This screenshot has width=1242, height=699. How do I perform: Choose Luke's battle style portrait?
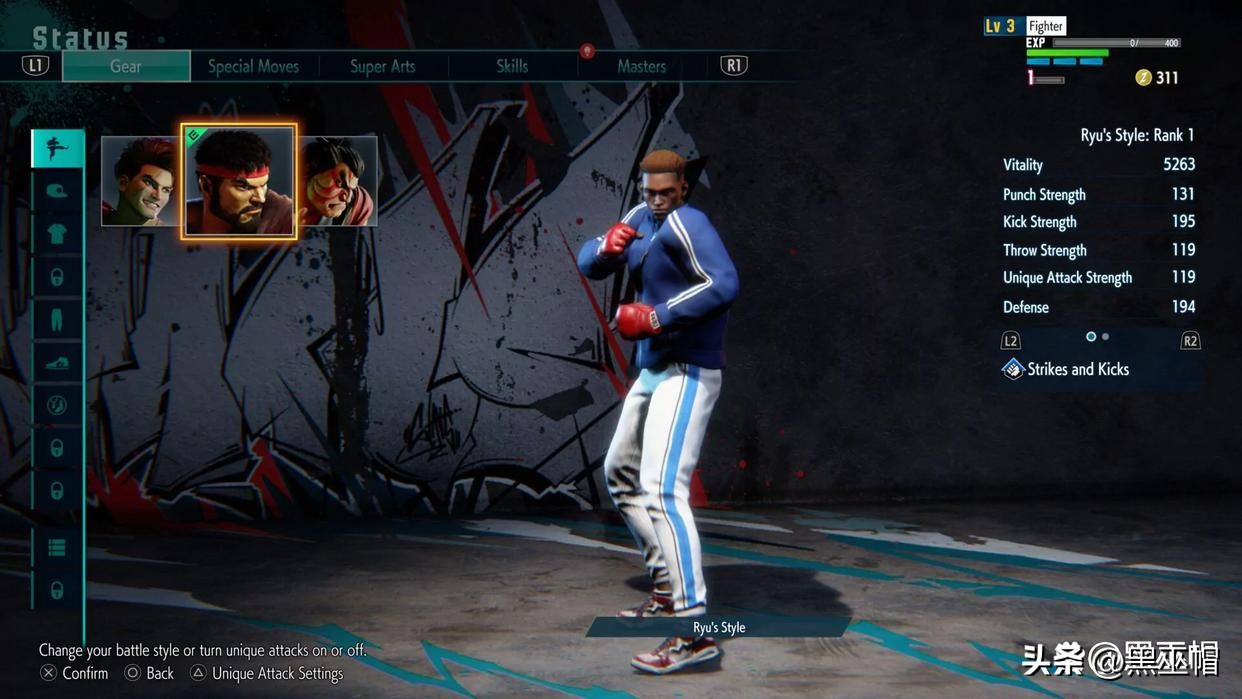click(140, 181)
